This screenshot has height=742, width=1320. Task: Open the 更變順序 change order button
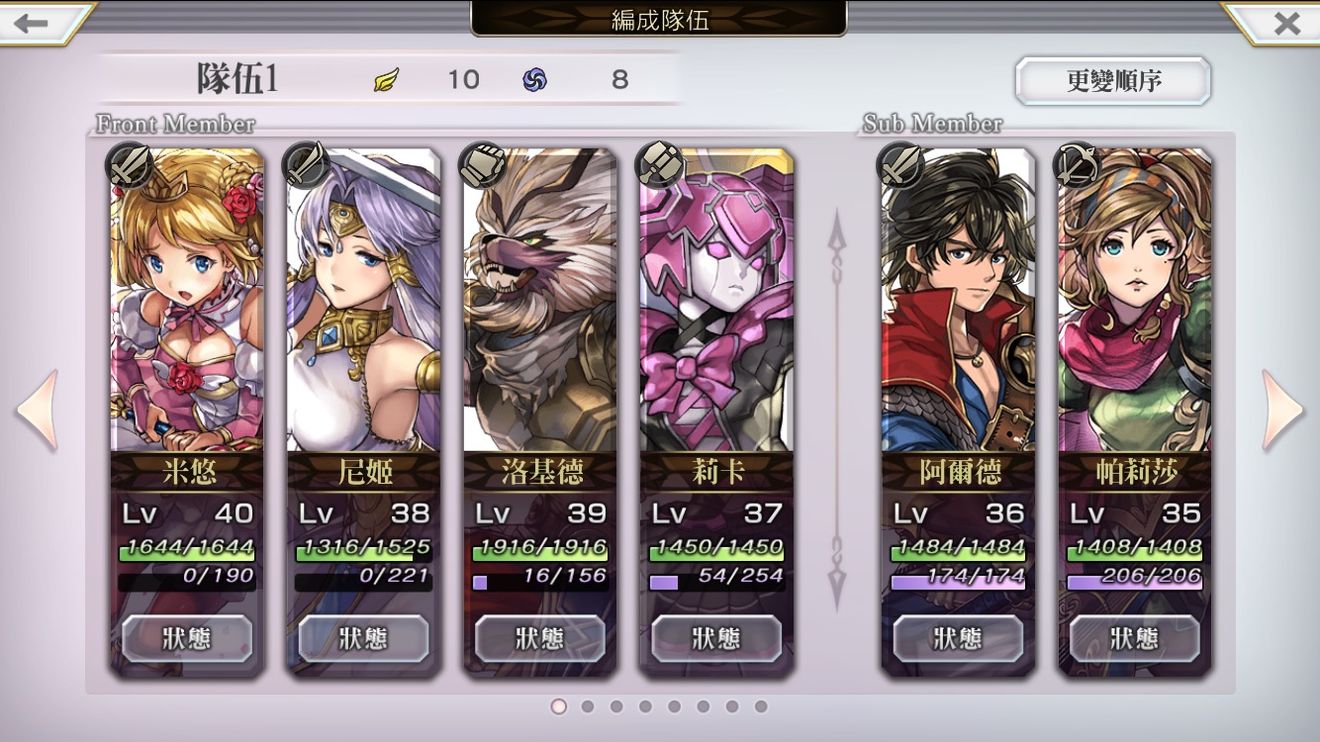coord(1113,81)
